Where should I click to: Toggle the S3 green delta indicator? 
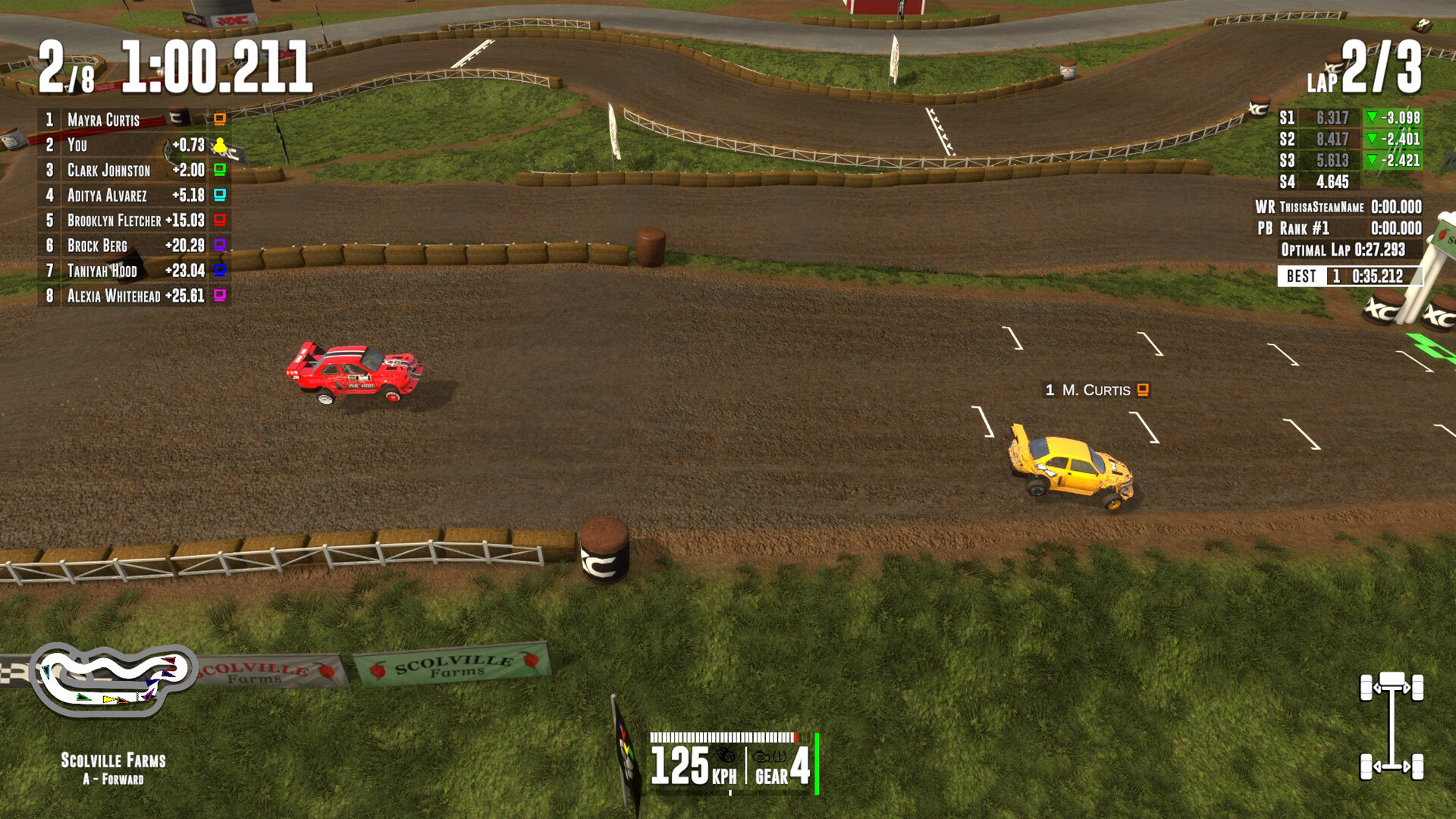pos(1372,160)
